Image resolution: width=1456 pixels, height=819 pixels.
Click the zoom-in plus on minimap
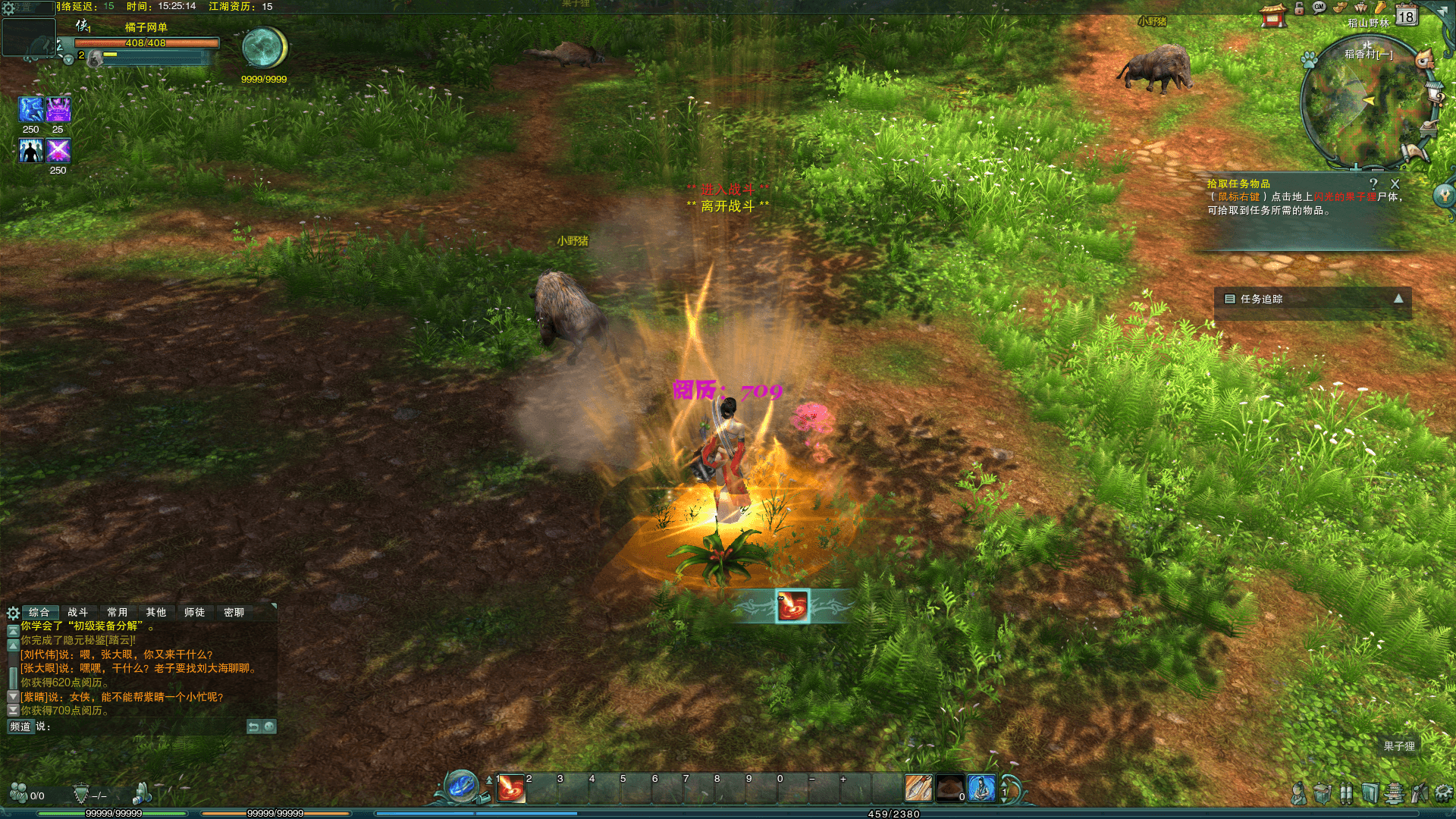(1355, 166)
